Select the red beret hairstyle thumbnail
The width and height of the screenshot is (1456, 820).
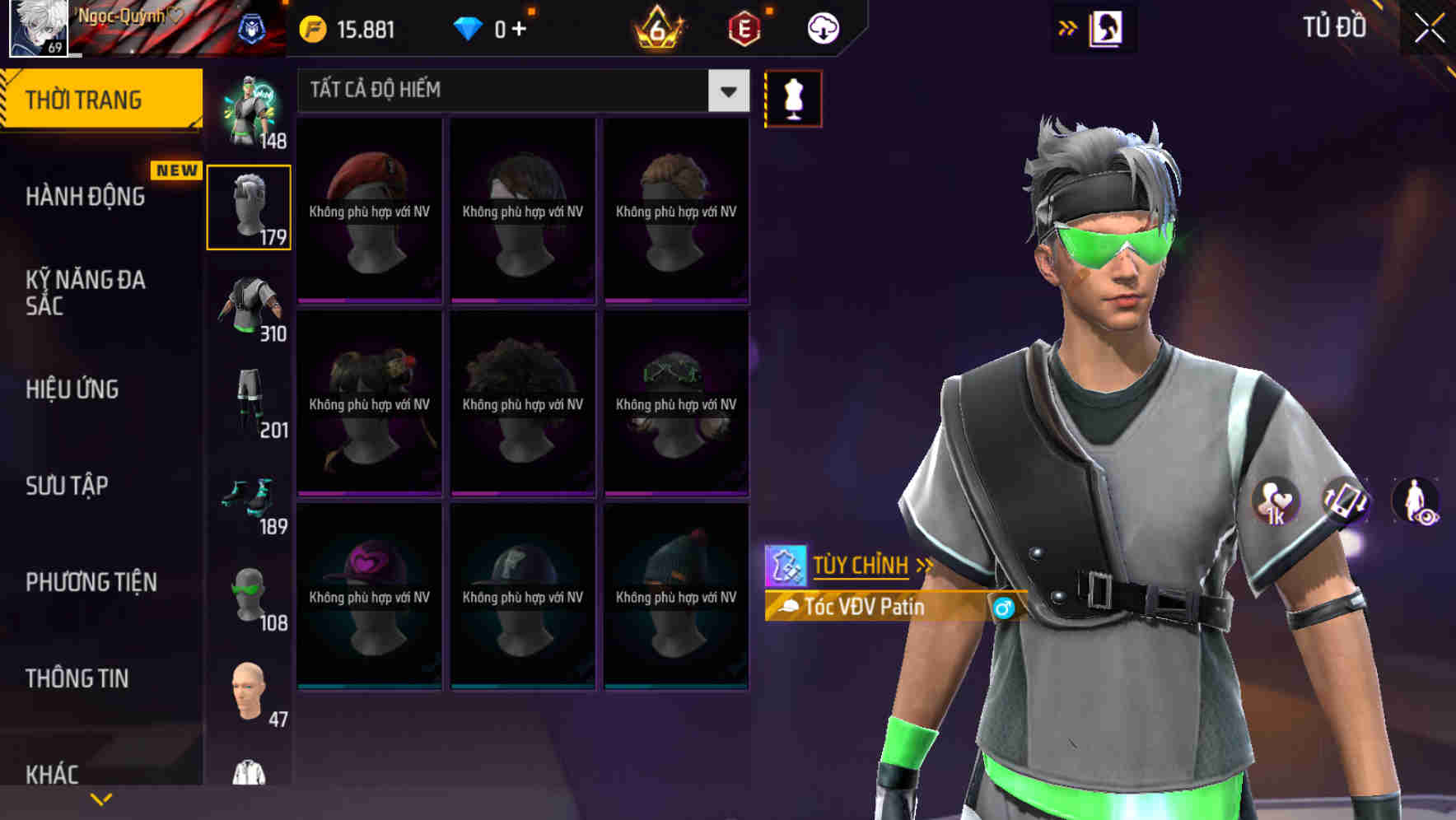(370, 206)
